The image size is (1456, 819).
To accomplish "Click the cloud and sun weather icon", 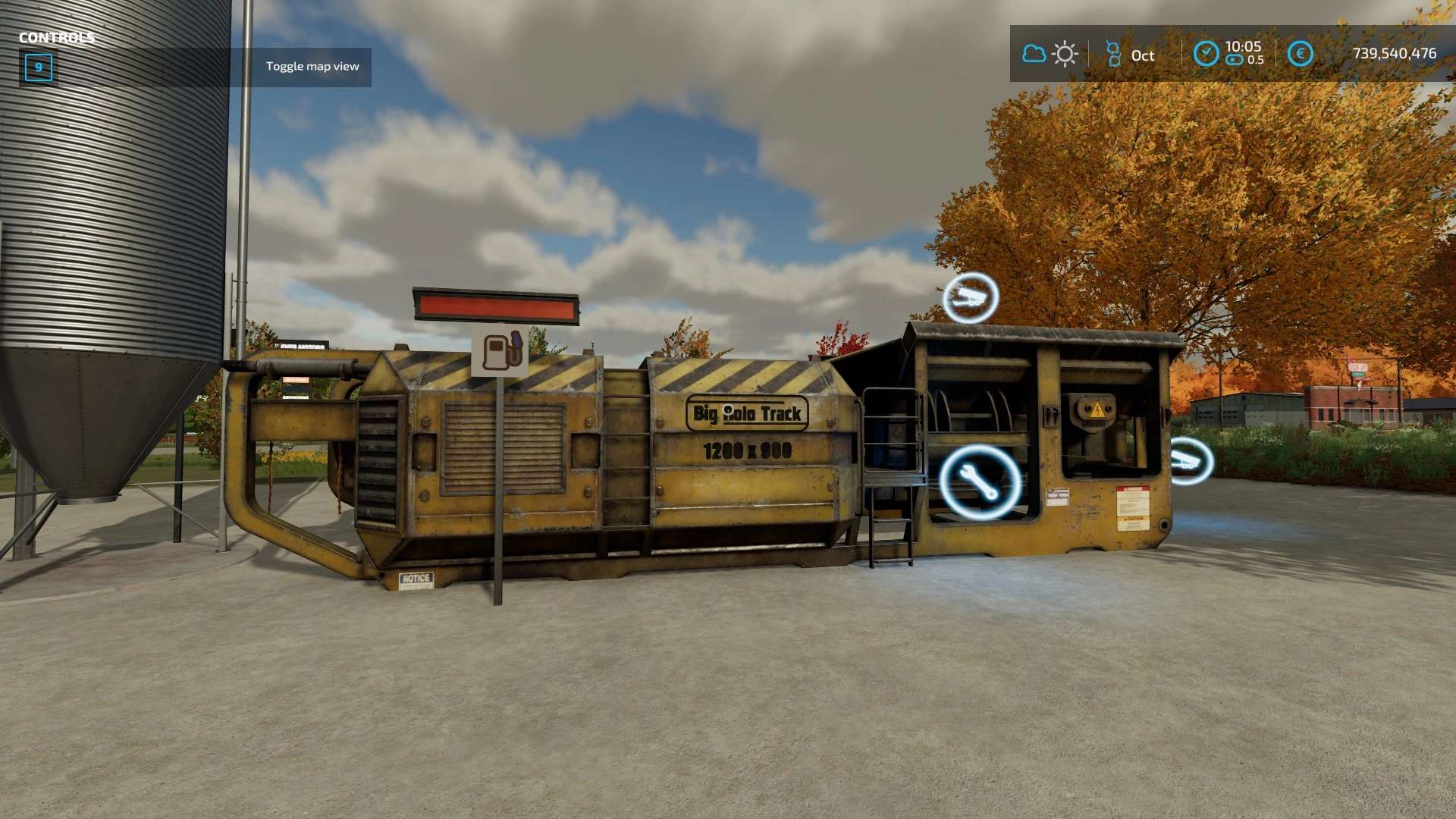I will [1050, 54].
